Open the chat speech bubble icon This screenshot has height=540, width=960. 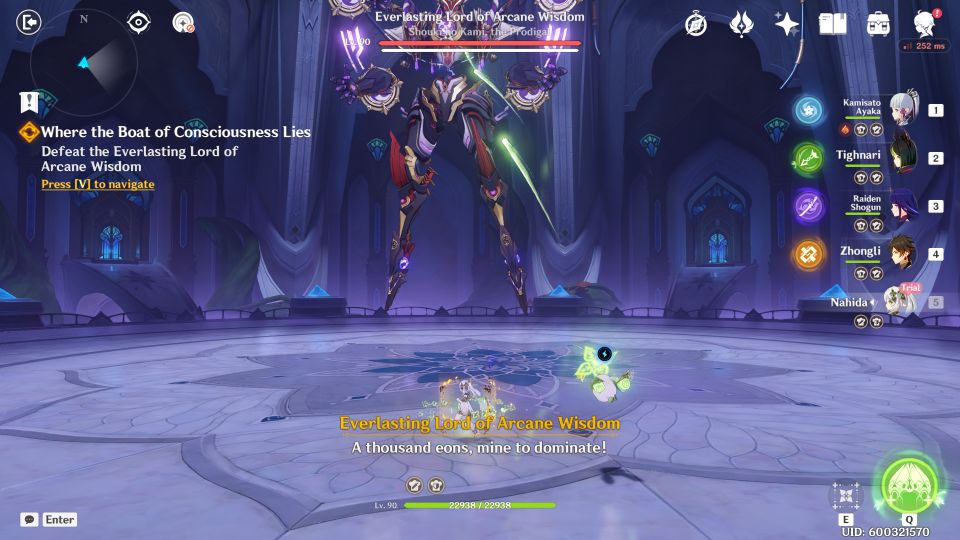click(30, 520)
